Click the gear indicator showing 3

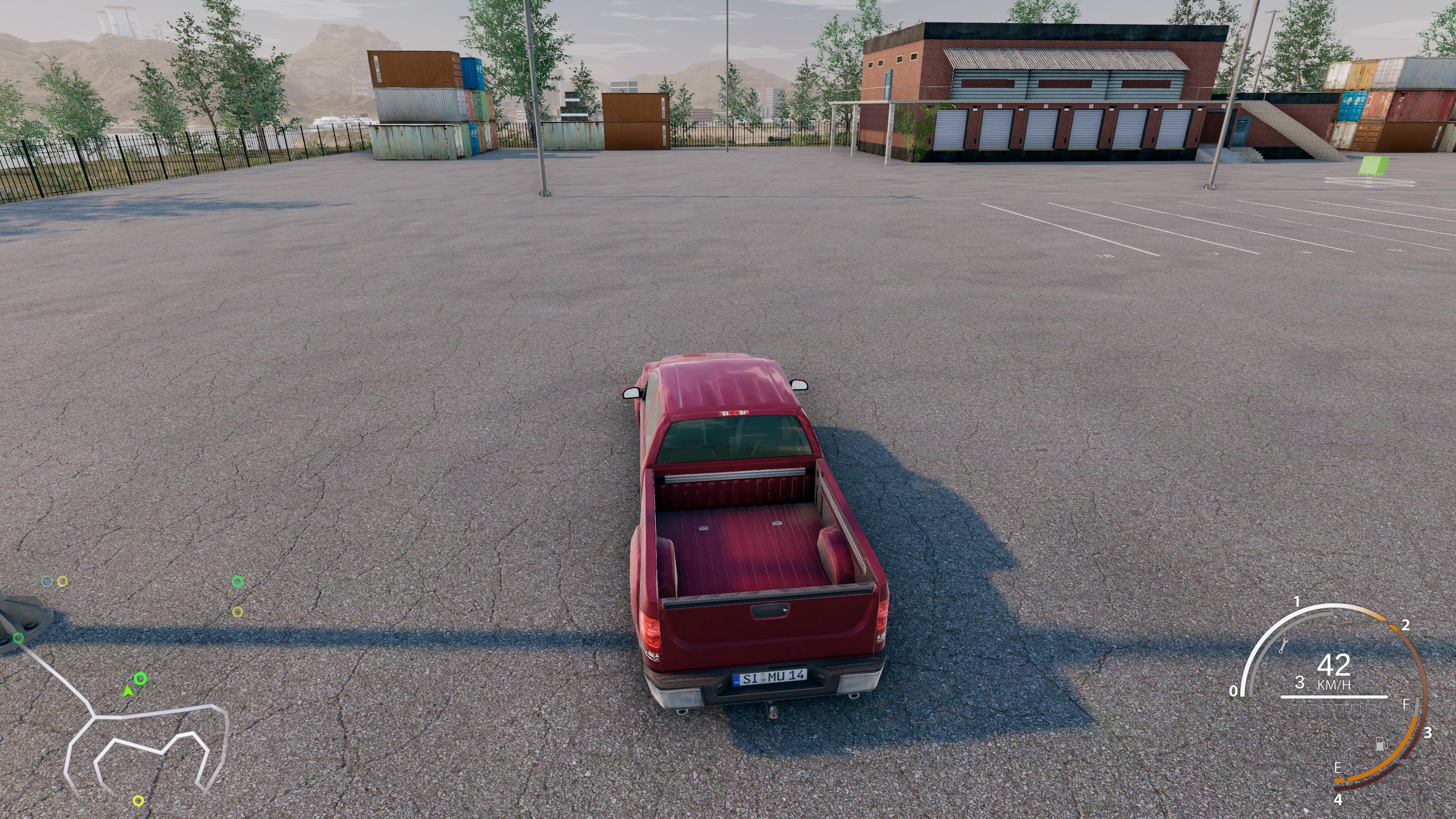click(1301, 683)
